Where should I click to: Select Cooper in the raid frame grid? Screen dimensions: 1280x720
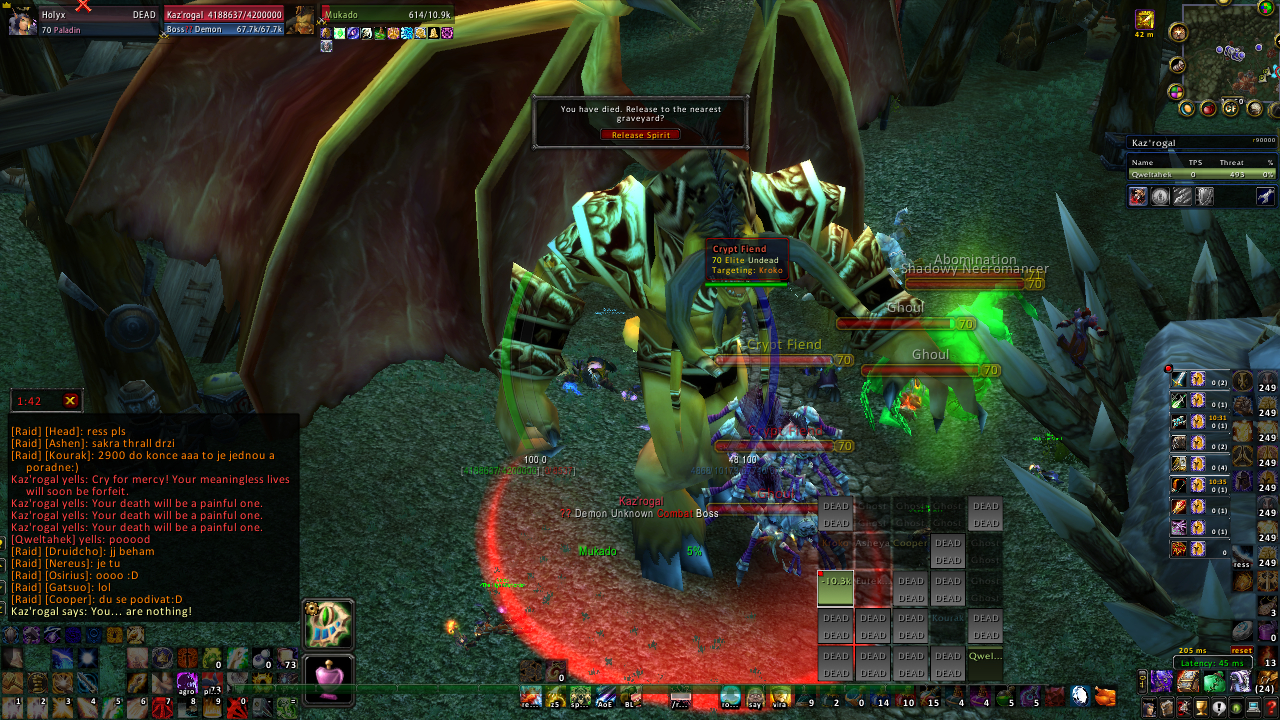pyautogui.click(x=910, y=544)
